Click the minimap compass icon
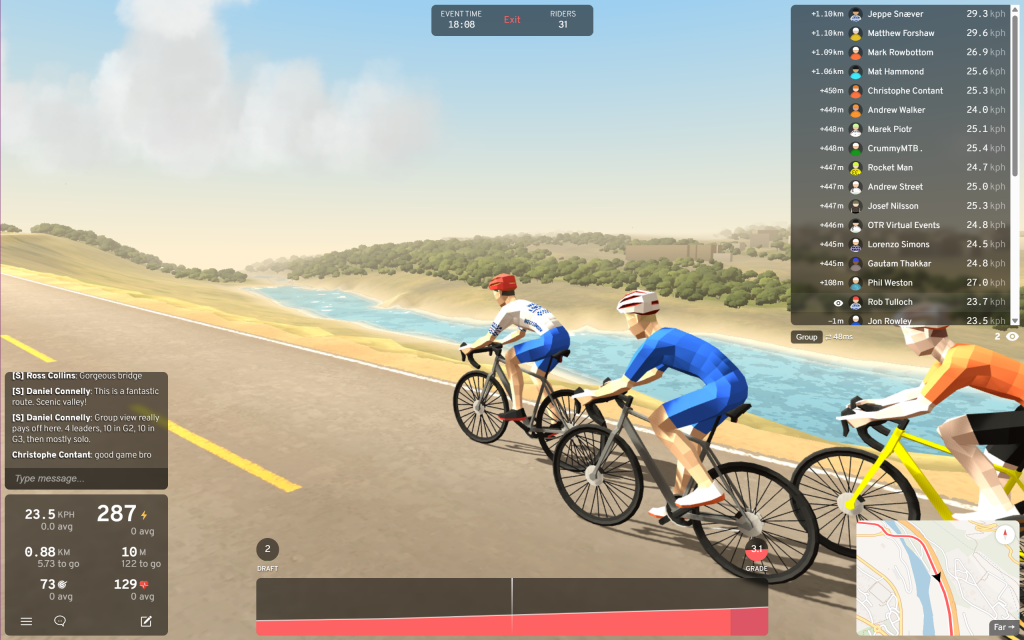 point(1005,534)
